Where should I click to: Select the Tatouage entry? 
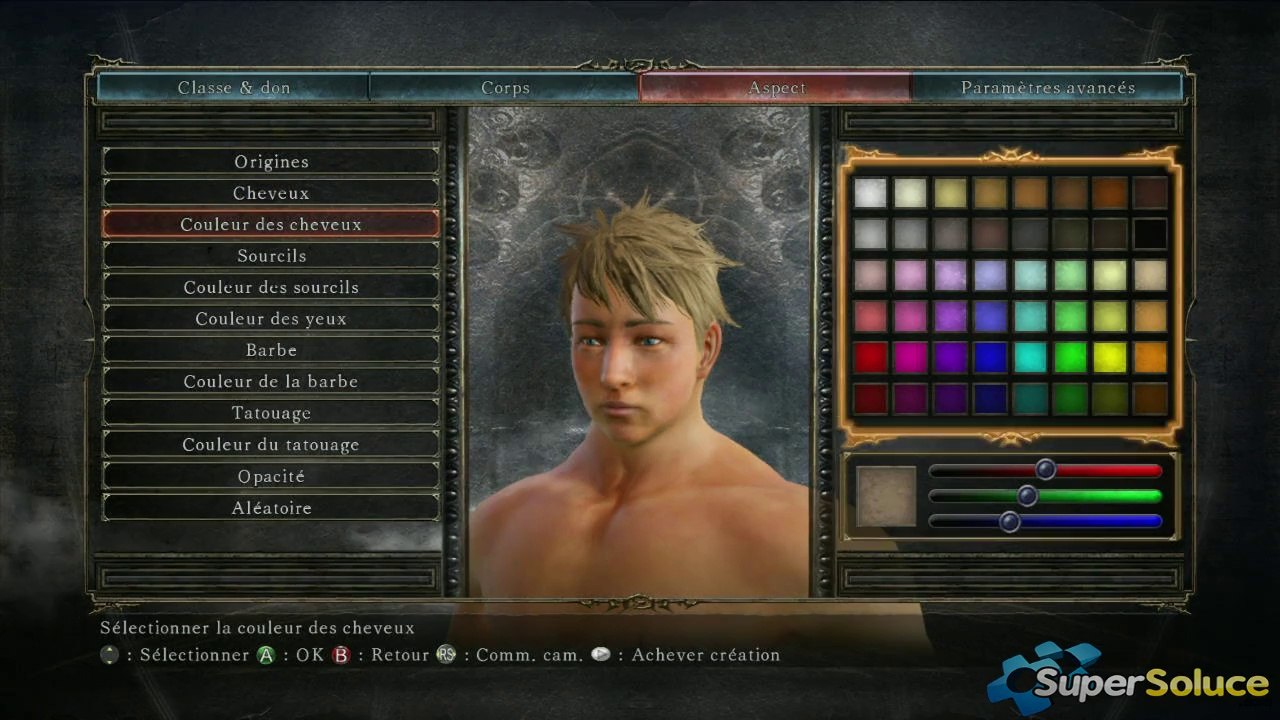[271, 413]
